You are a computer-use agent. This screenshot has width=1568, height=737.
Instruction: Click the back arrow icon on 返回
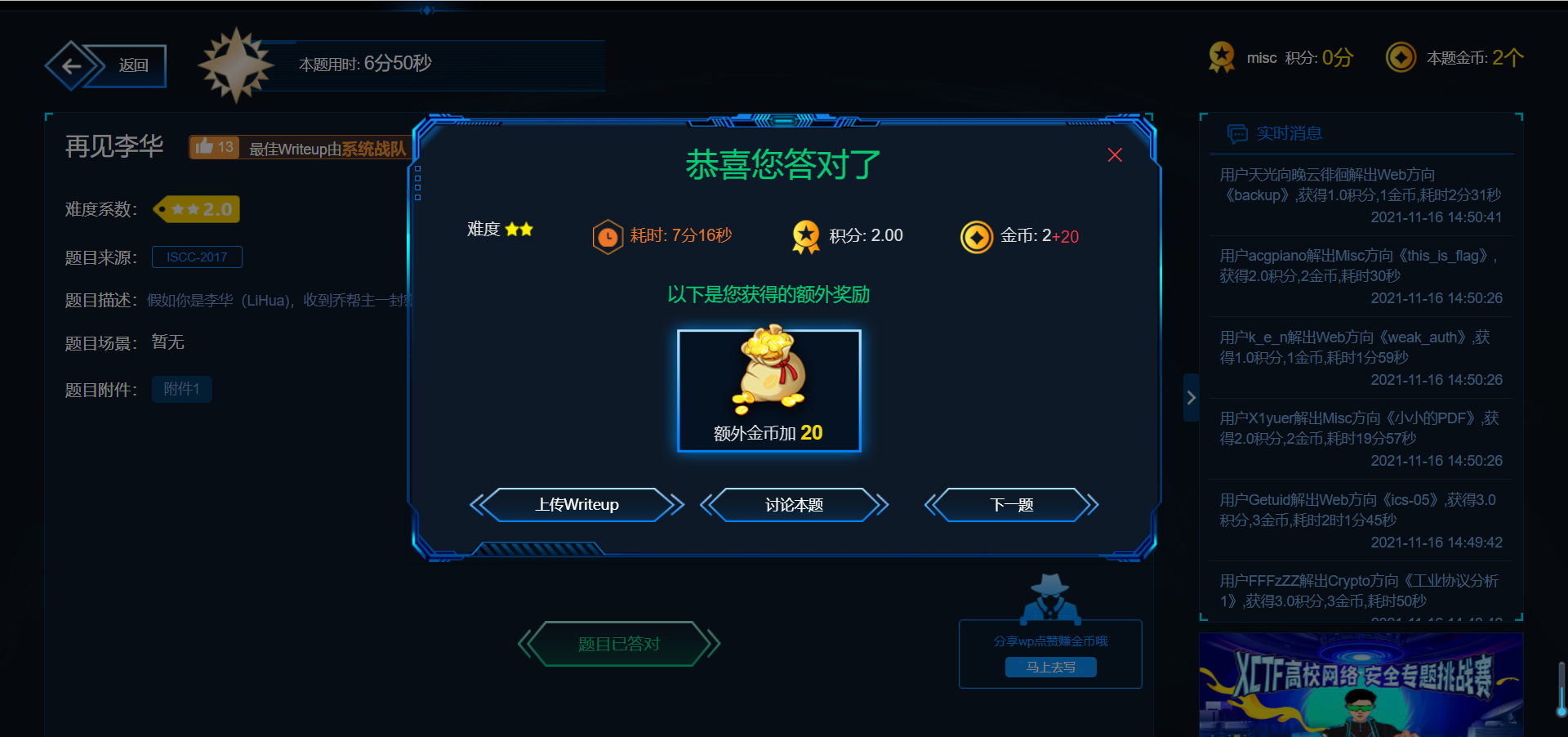click(72, 65)
